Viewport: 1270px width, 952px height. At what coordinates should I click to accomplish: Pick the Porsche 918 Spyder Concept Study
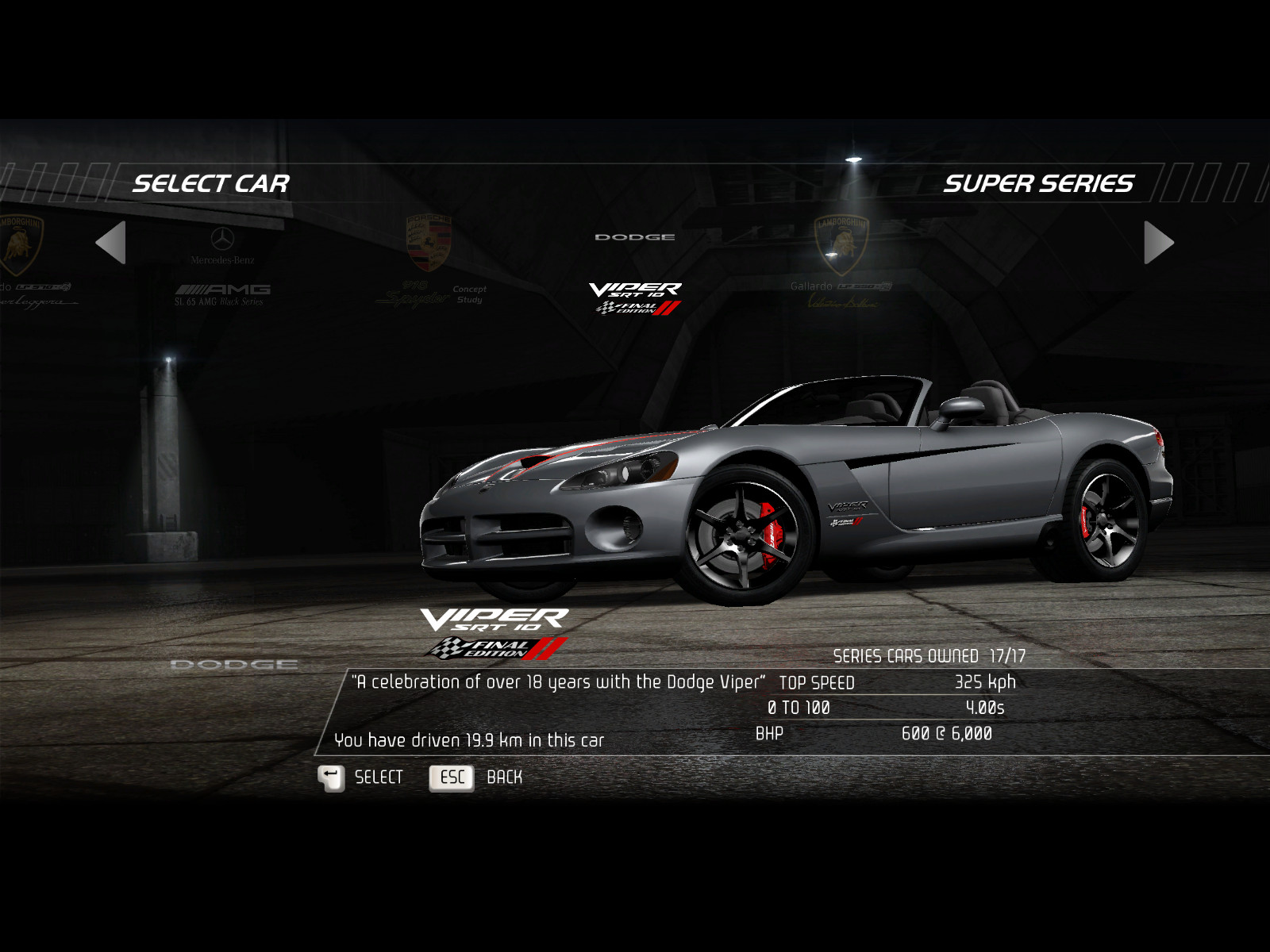click(429, 262)
